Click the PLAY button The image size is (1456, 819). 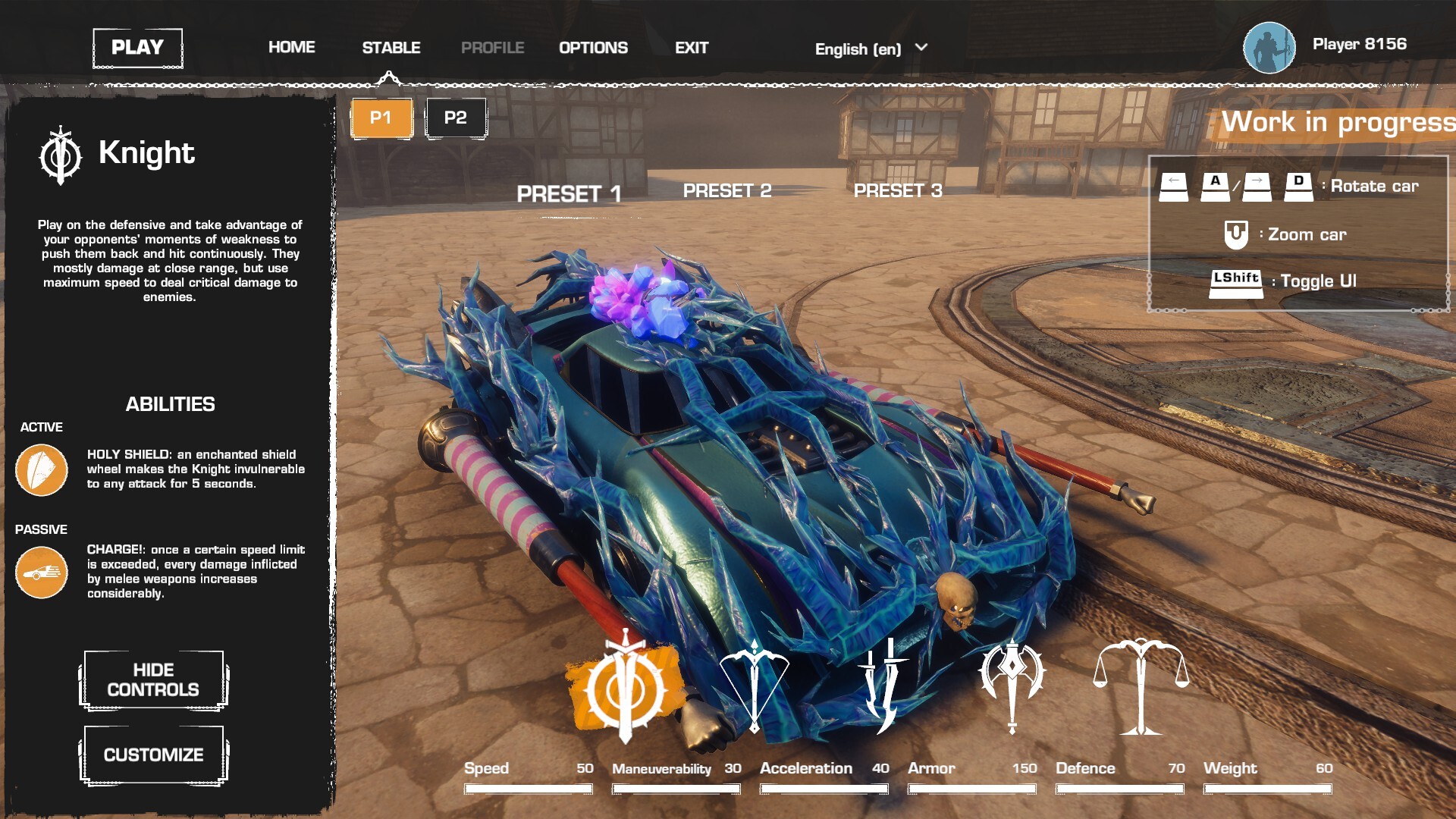click(137, 47)
